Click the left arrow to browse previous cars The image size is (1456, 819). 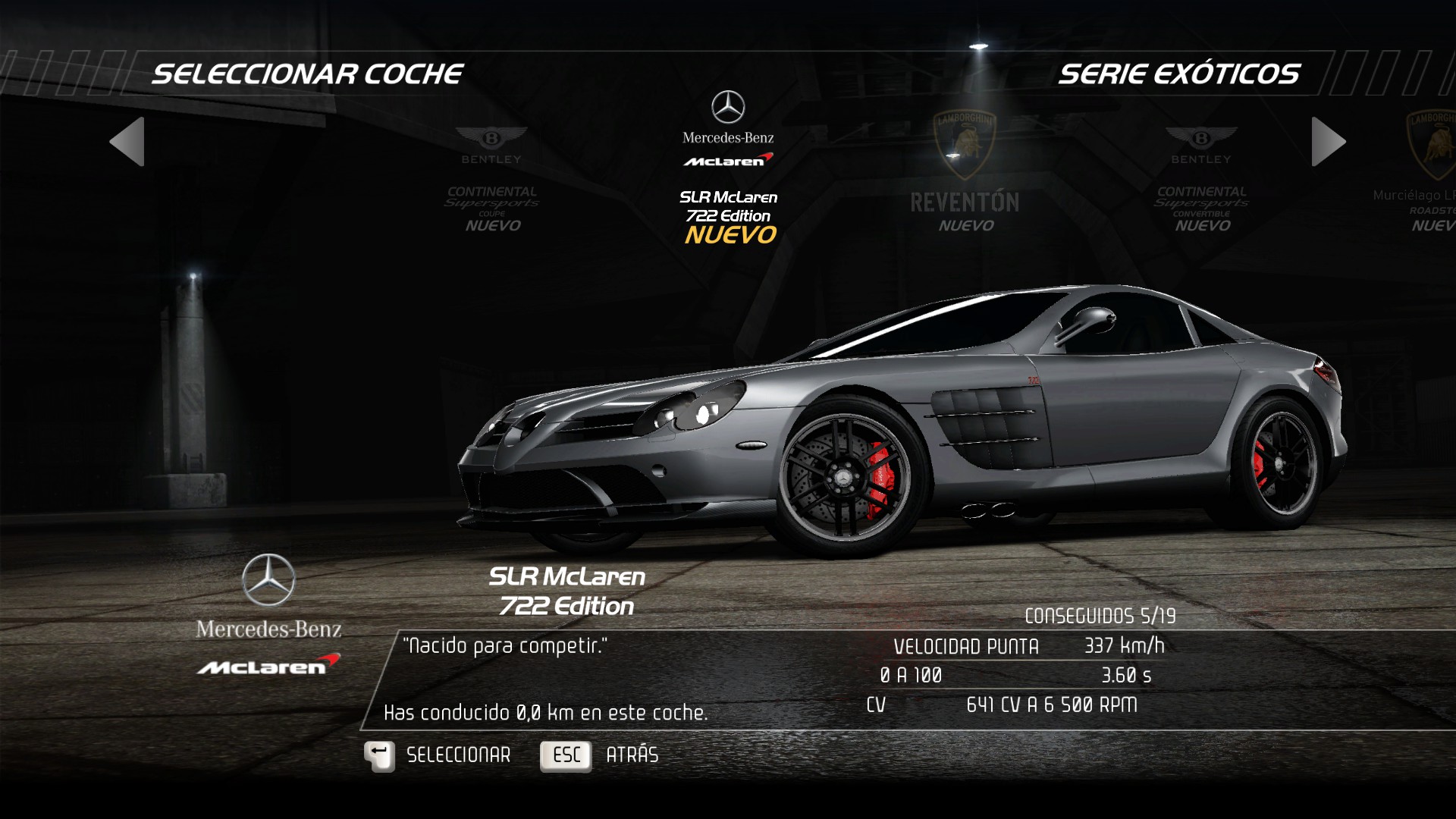pyautogui.click(x=127, y=142)
